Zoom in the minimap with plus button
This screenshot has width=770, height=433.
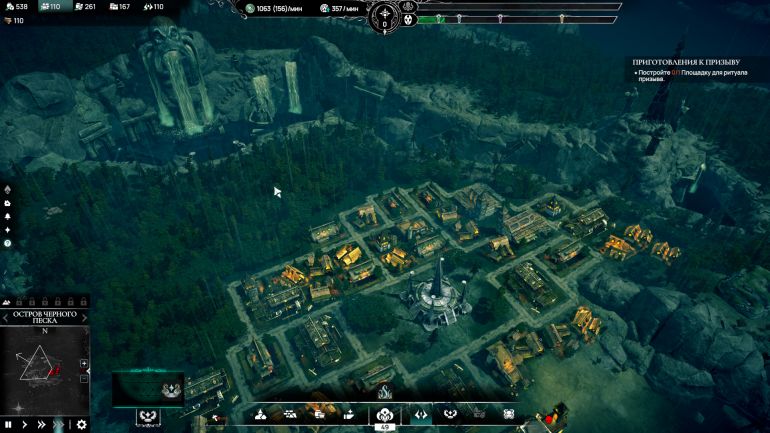[x=84, y=363]
